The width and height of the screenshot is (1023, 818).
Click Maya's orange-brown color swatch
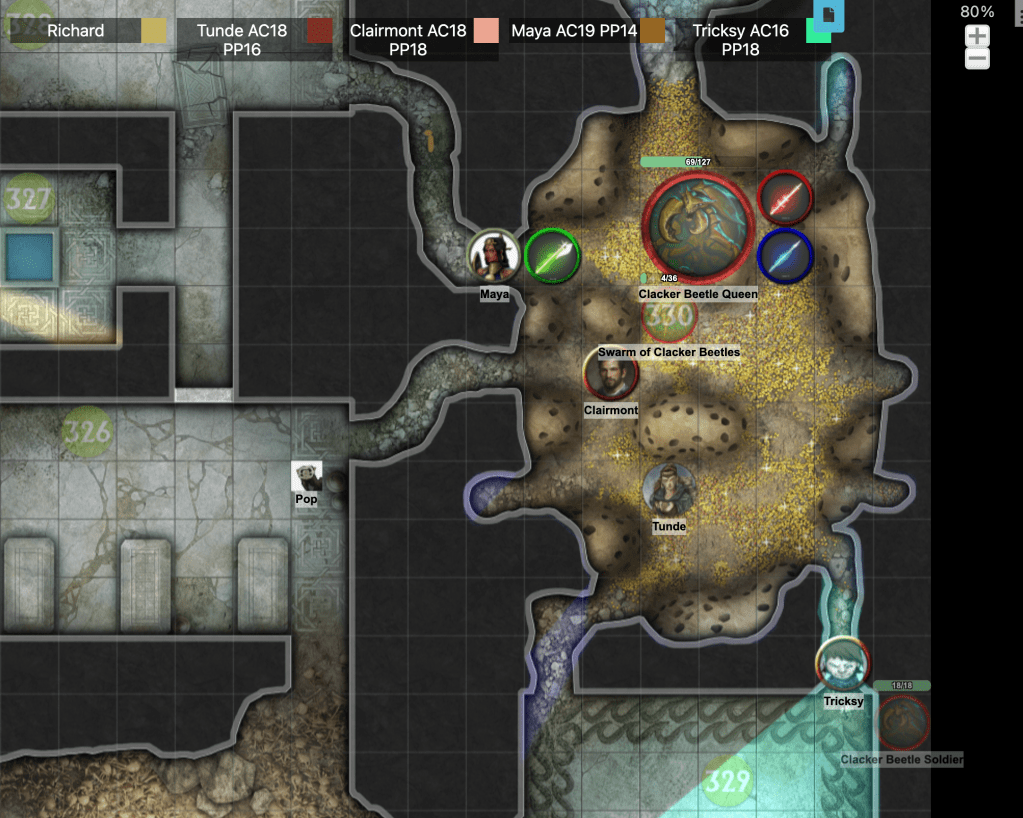pyautogui.click(x=653, y=31)
